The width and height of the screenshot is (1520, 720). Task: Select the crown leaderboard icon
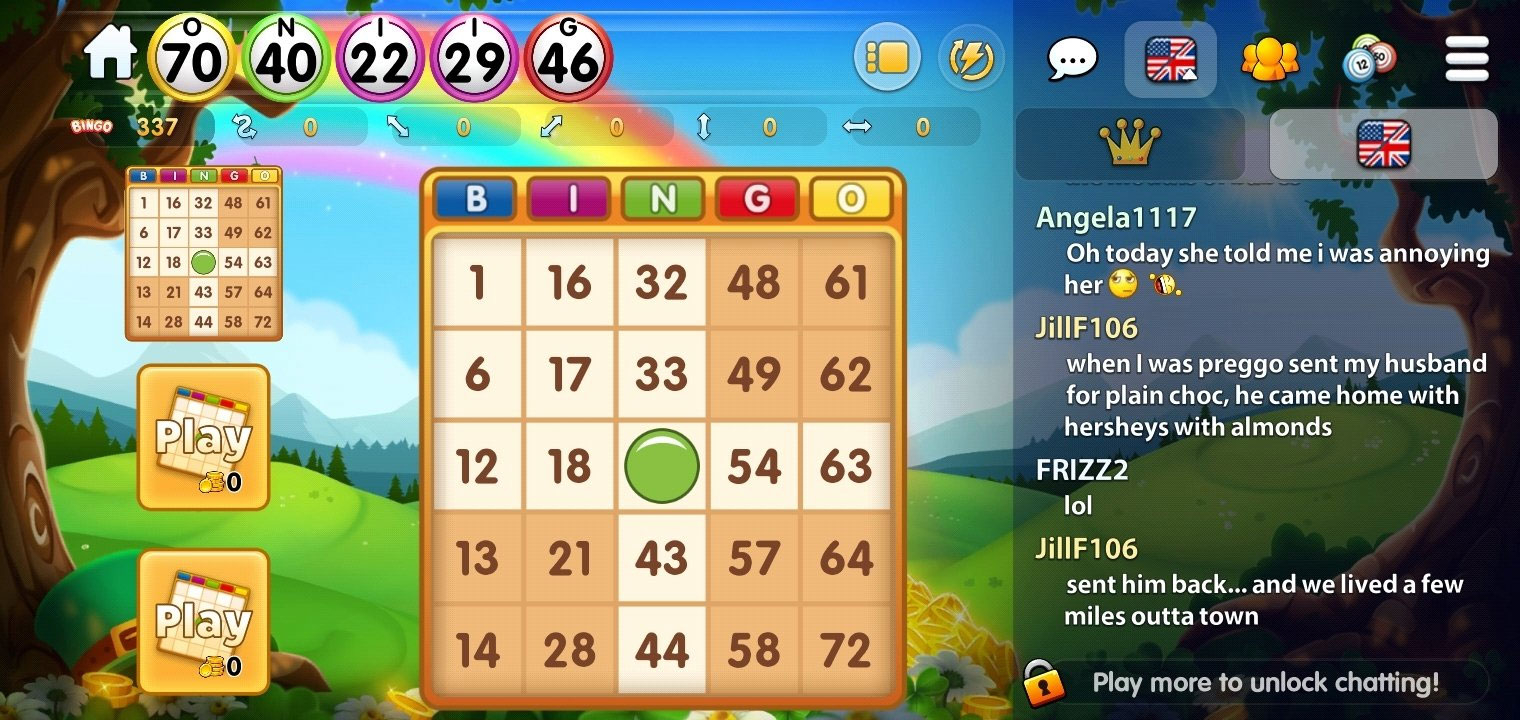click(x=1129, y=143)
